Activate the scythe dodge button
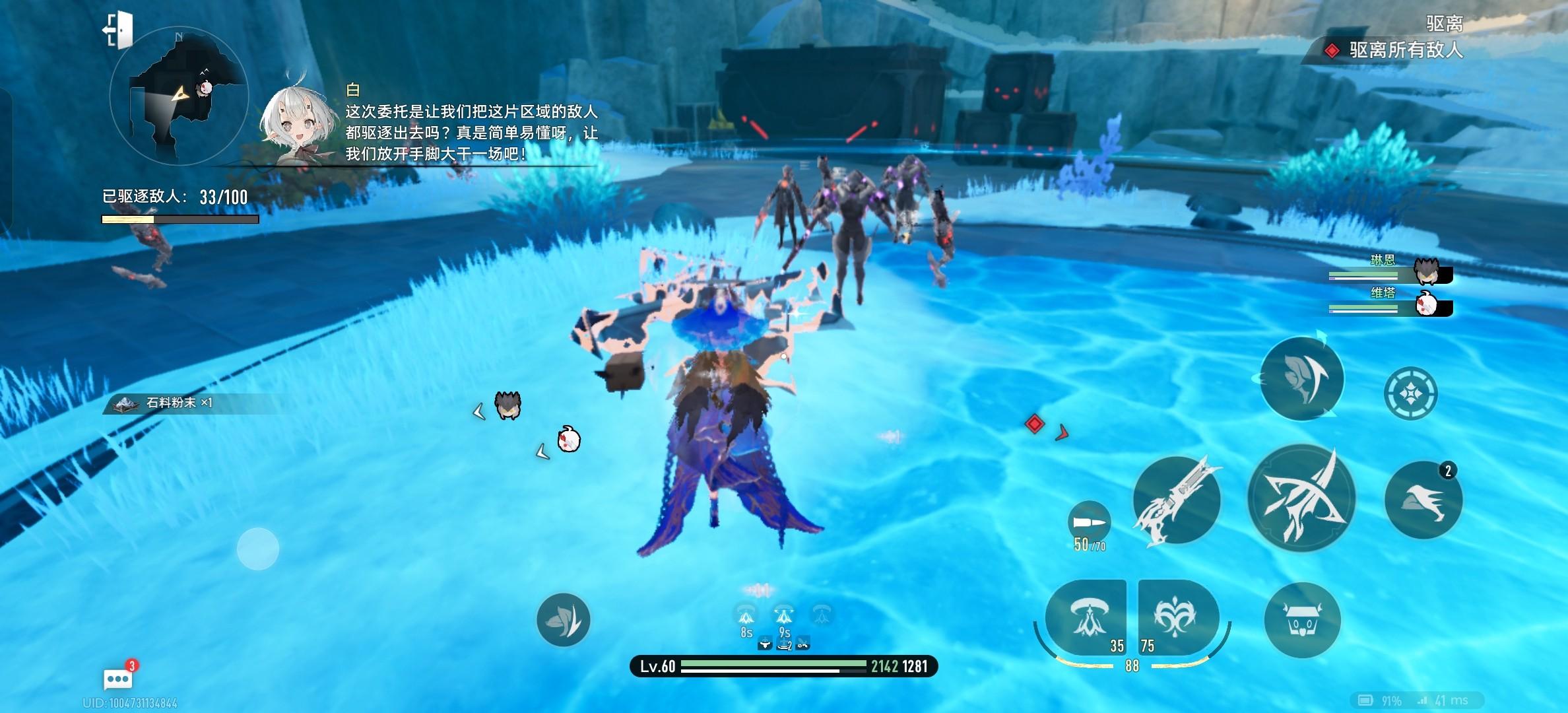Screen dimensions: 1568x713 click(x=1302, y=379)
